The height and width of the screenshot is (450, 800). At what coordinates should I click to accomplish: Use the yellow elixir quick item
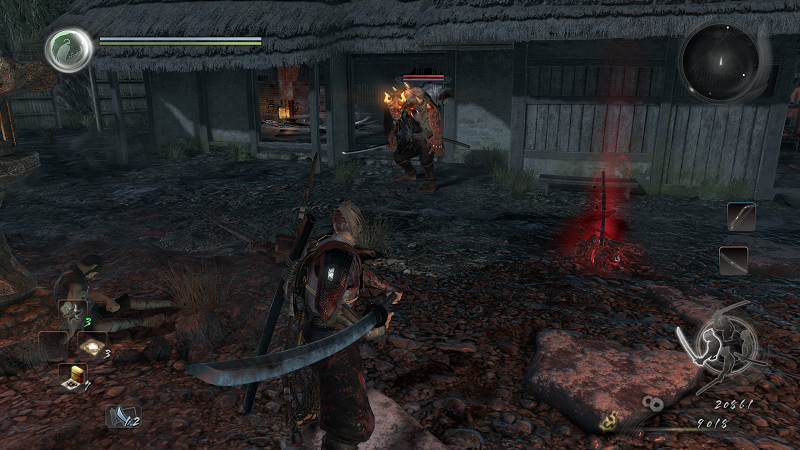click(72, 375)
